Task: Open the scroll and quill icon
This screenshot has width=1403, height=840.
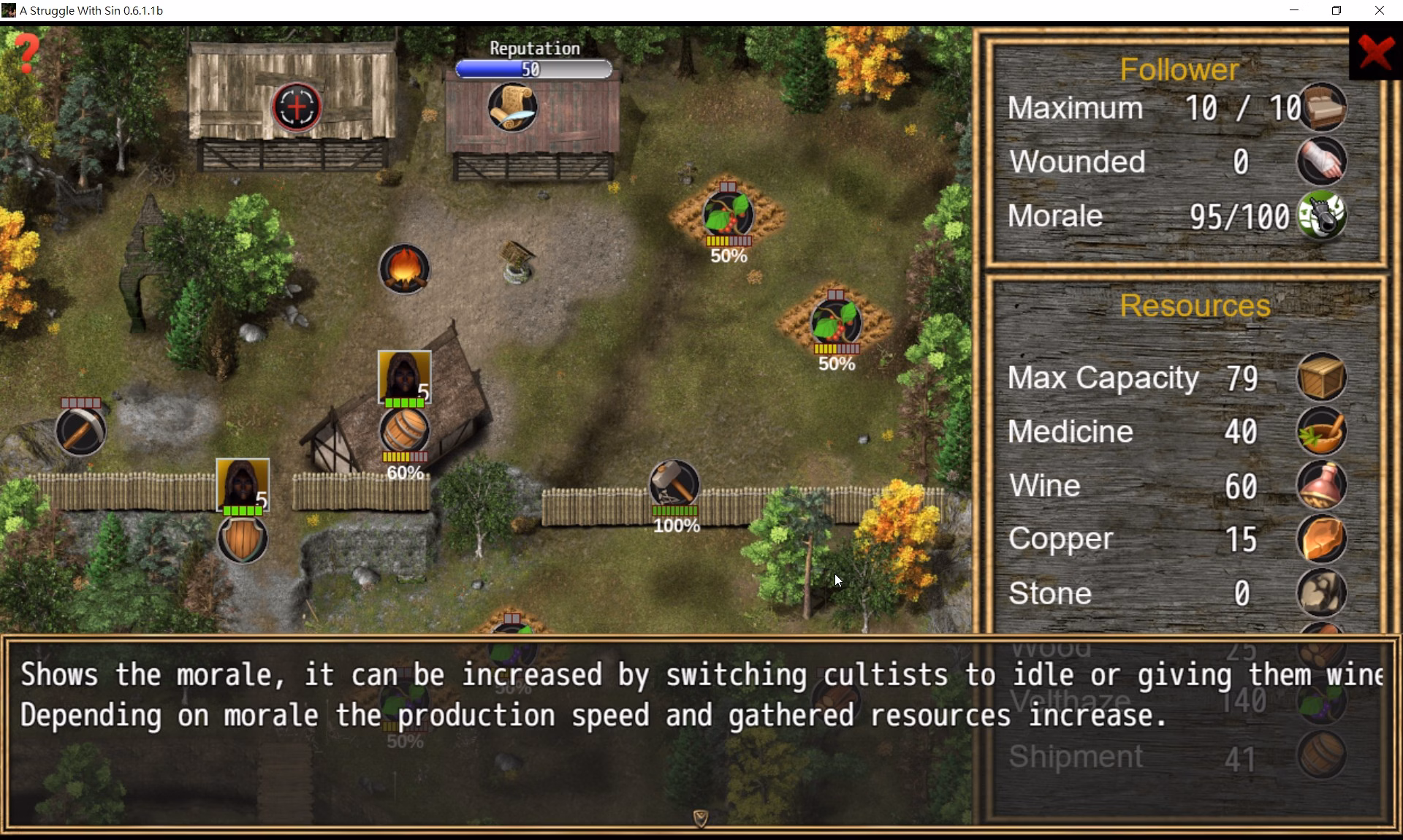Action: [512, 107]
